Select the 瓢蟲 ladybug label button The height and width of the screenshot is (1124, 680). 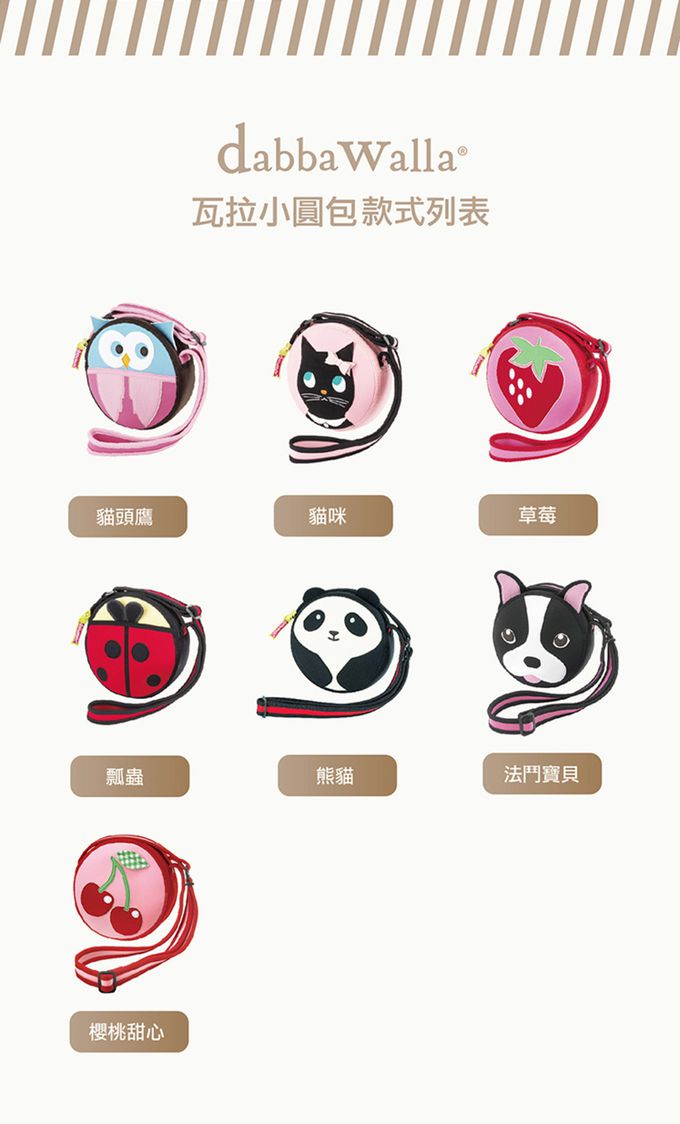129,776
